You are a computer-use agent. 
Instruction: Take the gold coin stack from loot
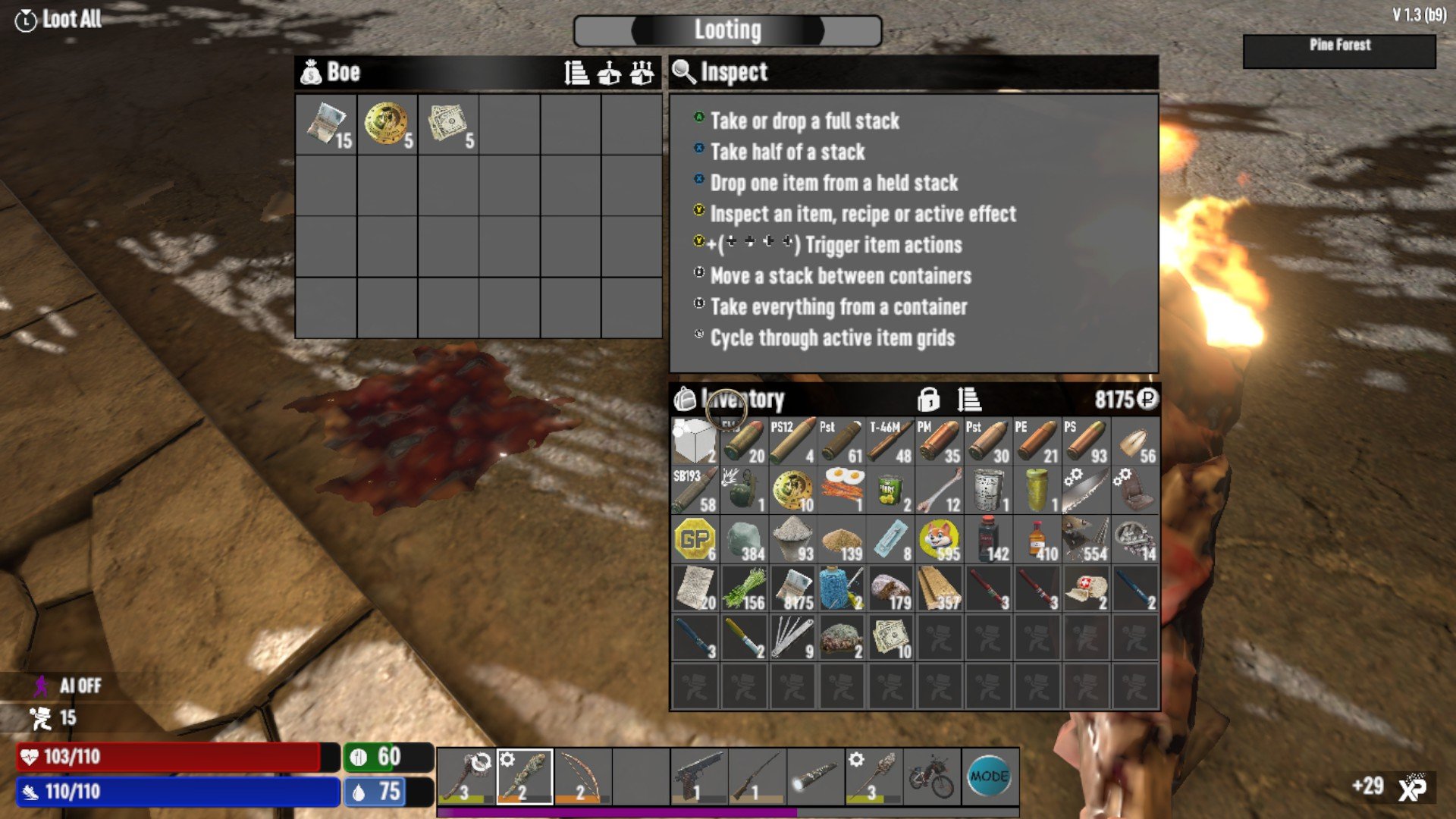pos(387,124)
